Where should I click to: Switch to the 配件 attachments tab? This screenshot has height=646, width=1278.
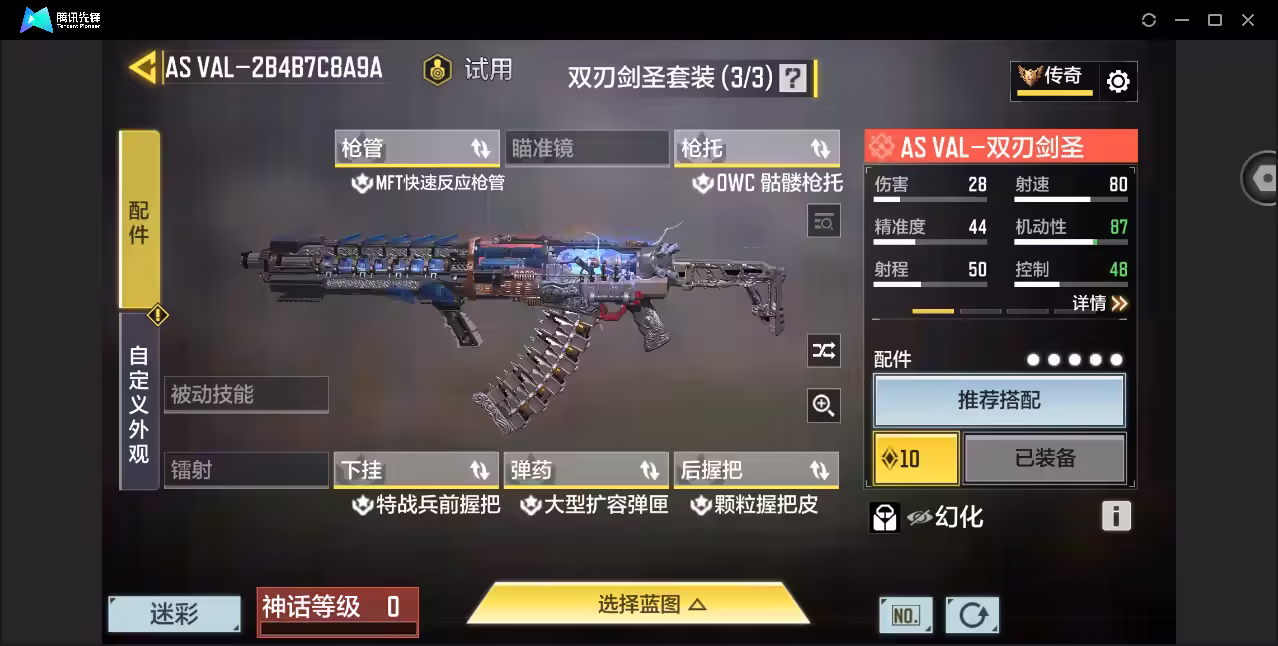(x=139, y=220)
